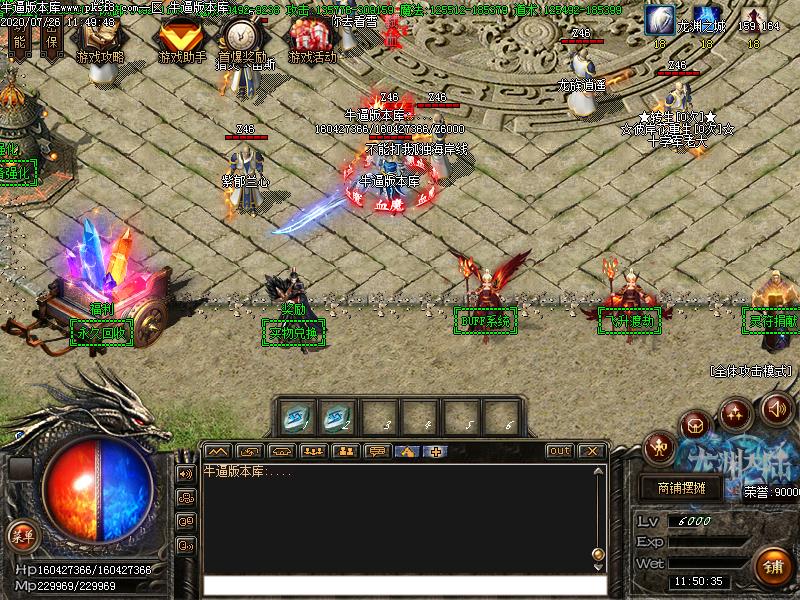Close the chat panel with X
The width and height of the screenshot is (800, 600).
pos(591,451)
